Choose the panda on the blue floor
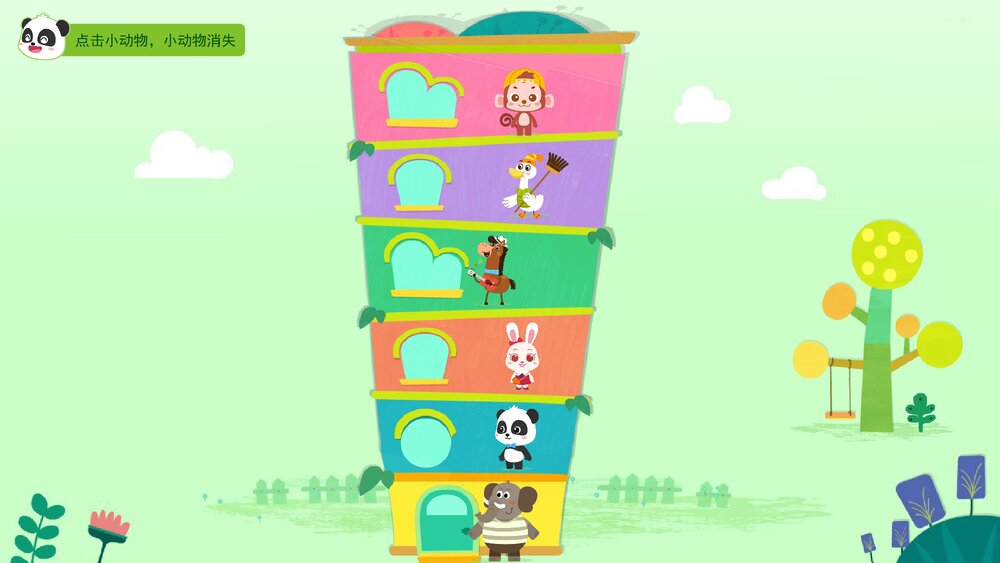The height and width of the screenshot is (563, 1000). [x=515, y=437]
